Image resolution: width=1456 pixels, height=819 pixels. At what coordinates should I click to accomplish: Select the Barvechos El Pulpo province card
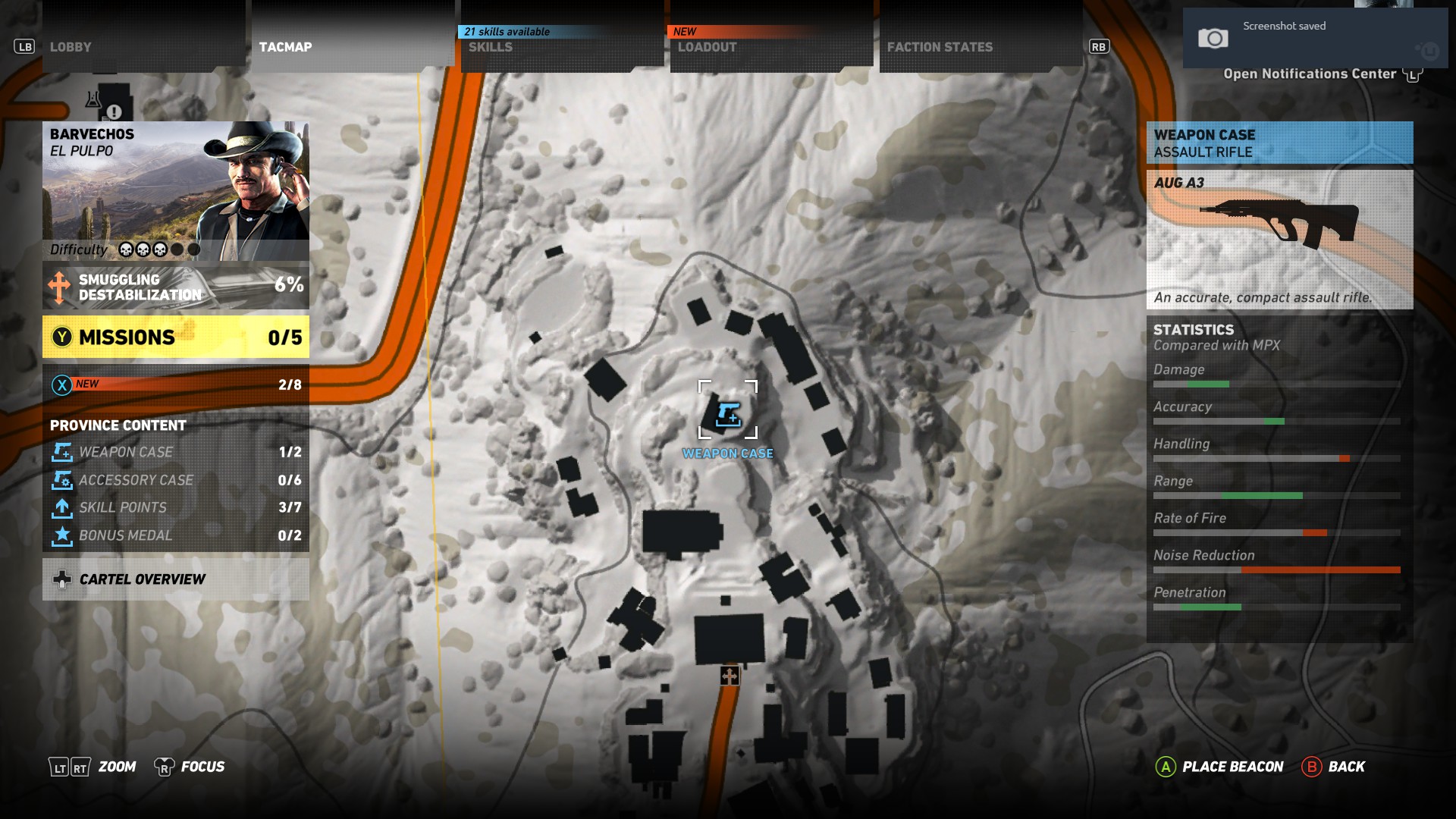[x=176, y=190]
